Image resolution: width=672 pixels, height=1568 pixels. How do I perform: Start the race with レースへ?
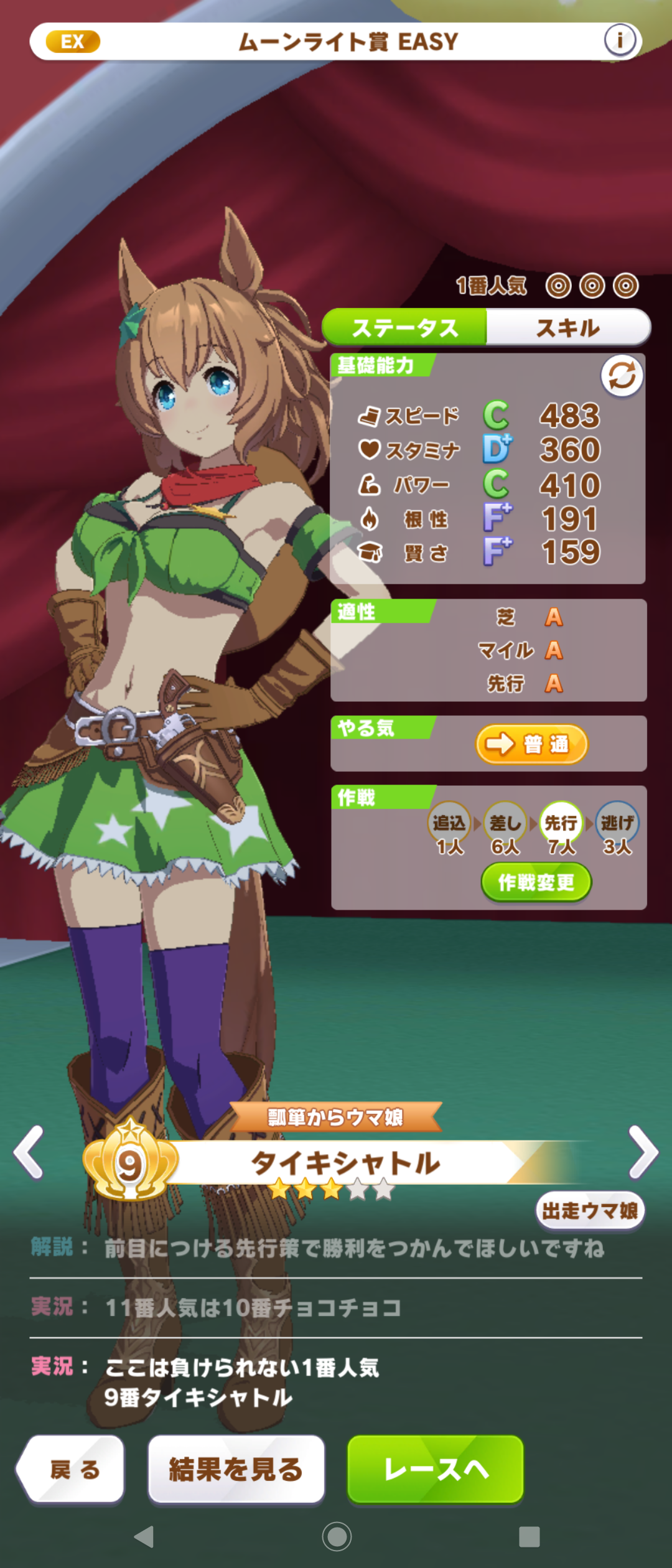pos(435,1469)
